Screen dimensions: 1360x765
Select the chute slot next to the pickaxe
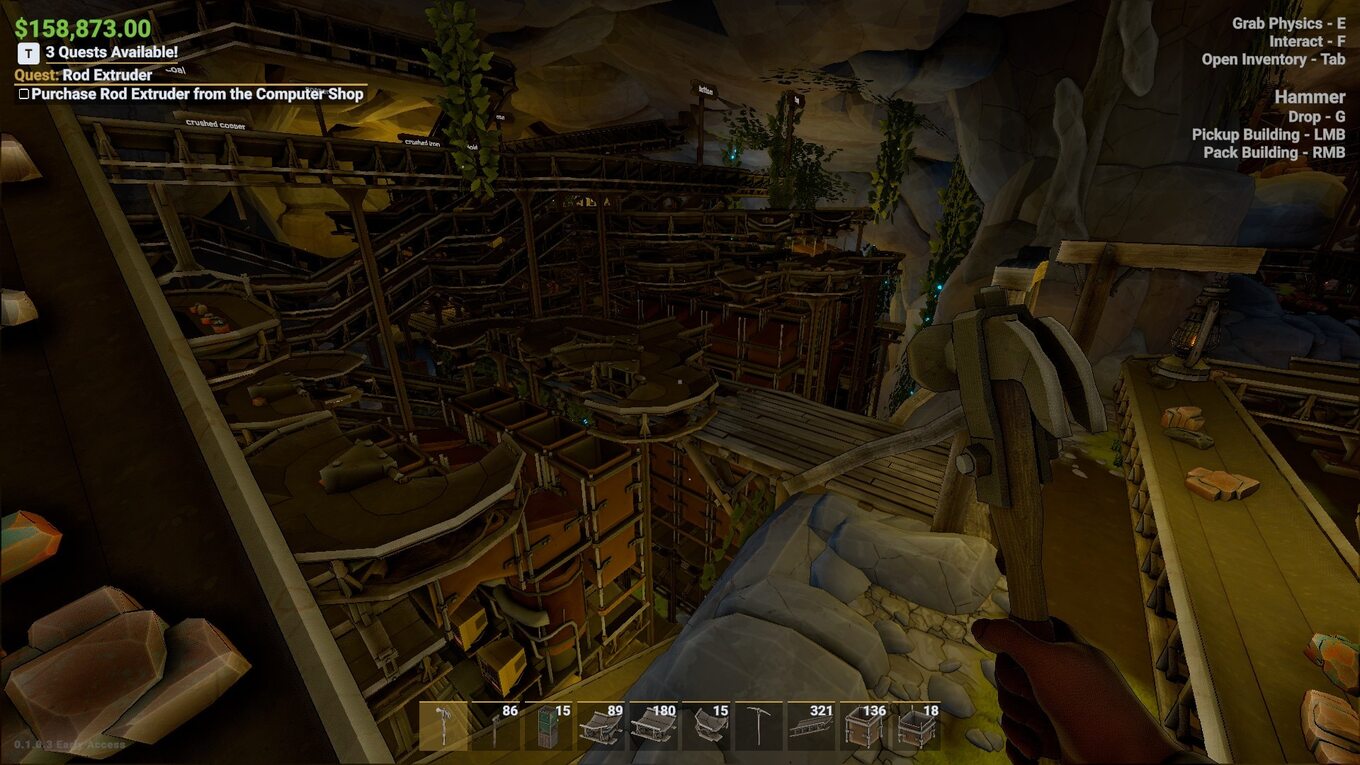[706, 726]
